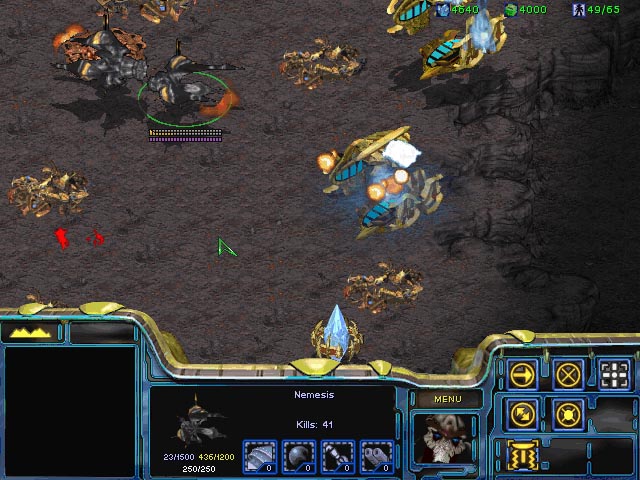Click the unit portrait above the command card
Viewport: 640px width, 480px height.
(x=445, y=438)
